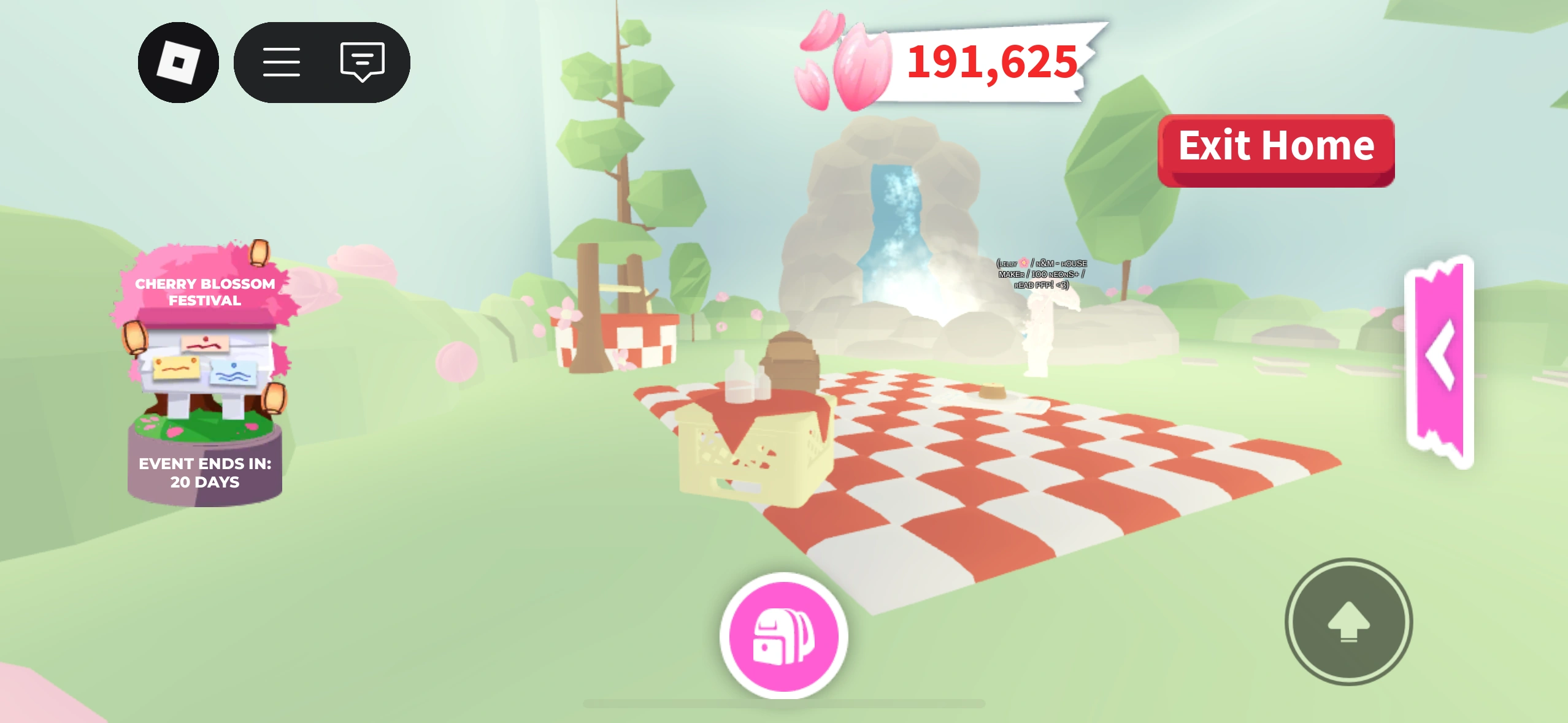Toggle the chat panel visibility
1568x723 pixels.
click(361, 62)
